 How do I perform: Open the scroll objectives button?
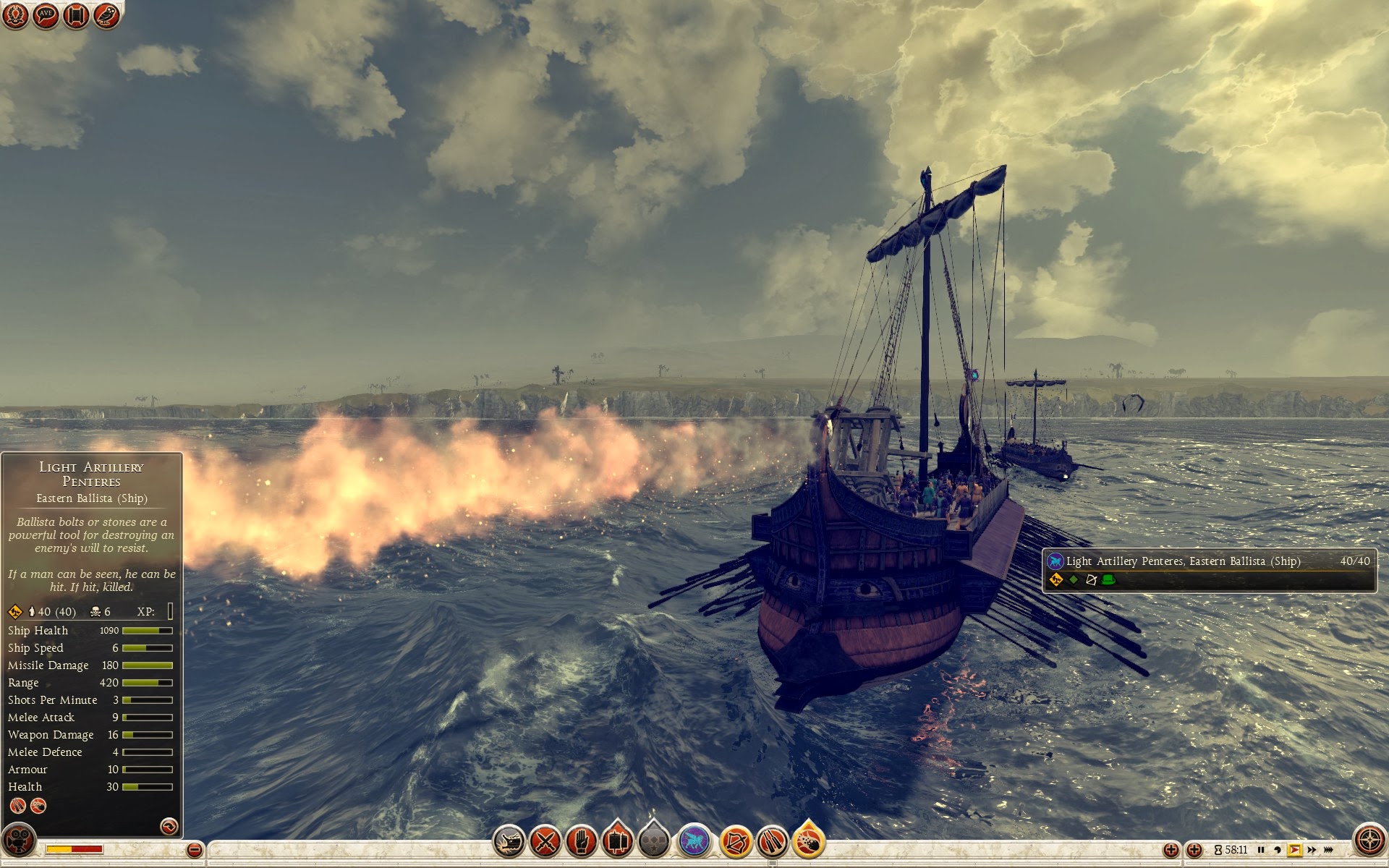[x=76, y=15]
